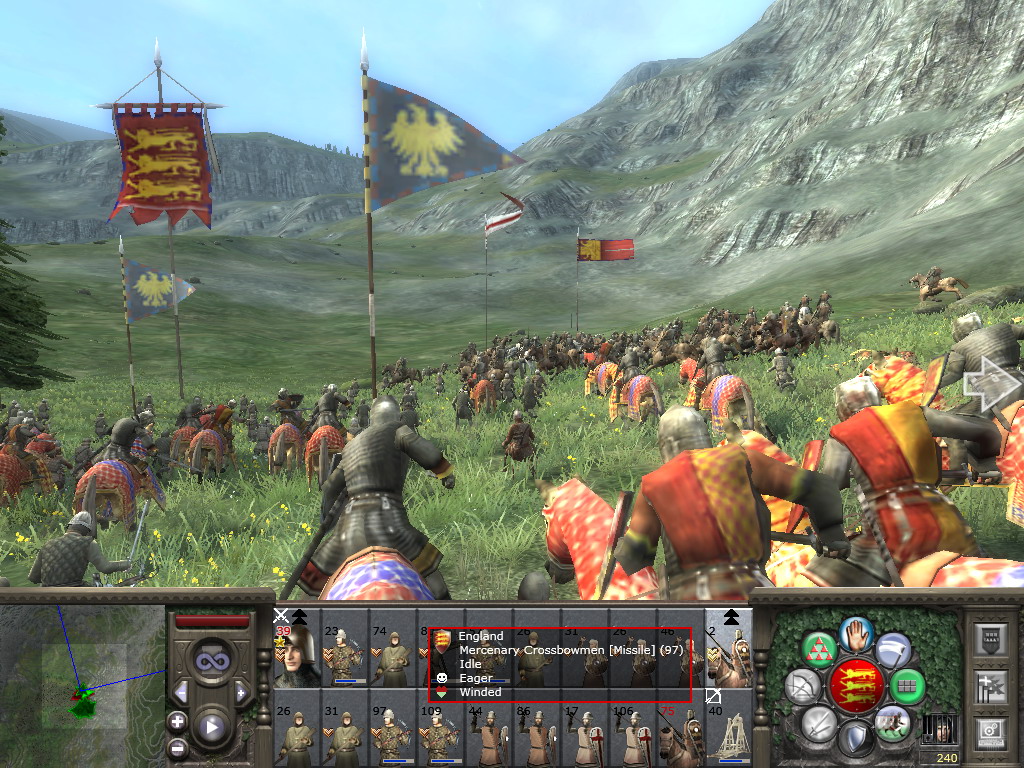Select the highlighted cavalry card with 2 men
This screenshot has height=768, width=1024.
click(729, 648)
